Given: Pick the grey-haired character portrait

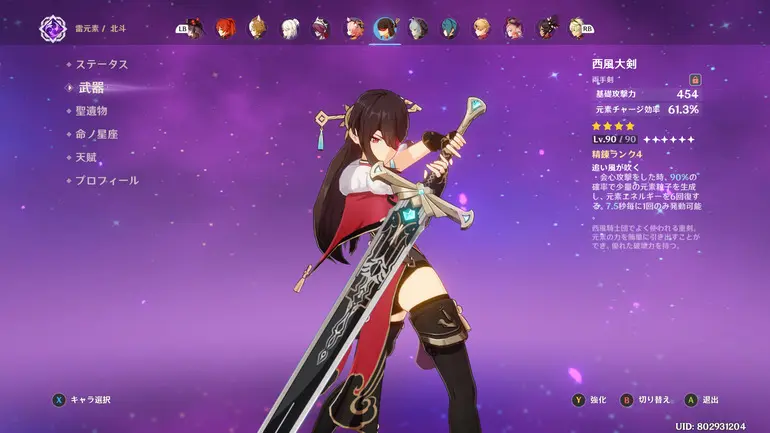Looking at the screenshot, I should (x=417, y=28).
